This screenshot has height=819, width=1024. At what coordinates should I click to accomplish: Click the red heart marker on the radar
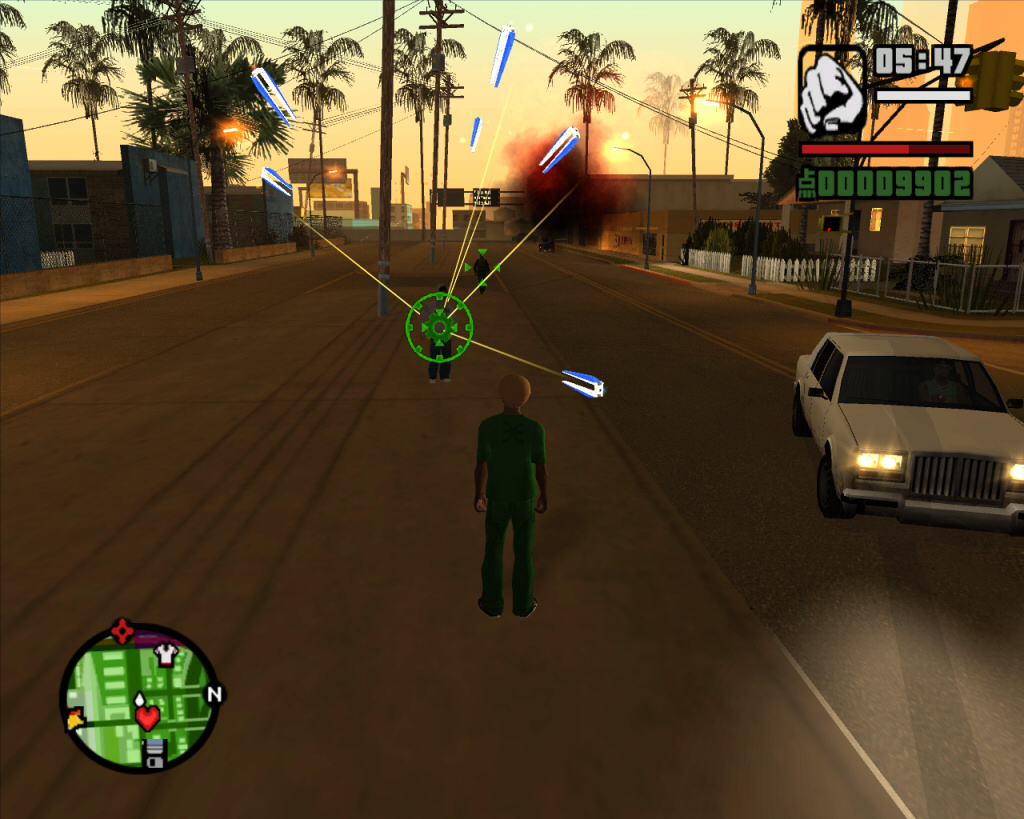[148, 717]
